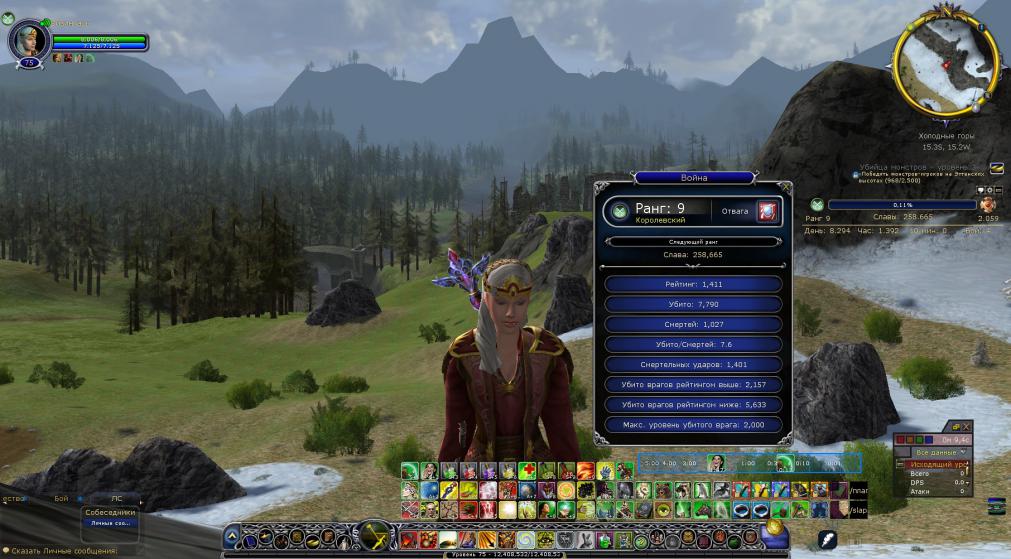Use the /slap hotbar slot

[858, 510]
